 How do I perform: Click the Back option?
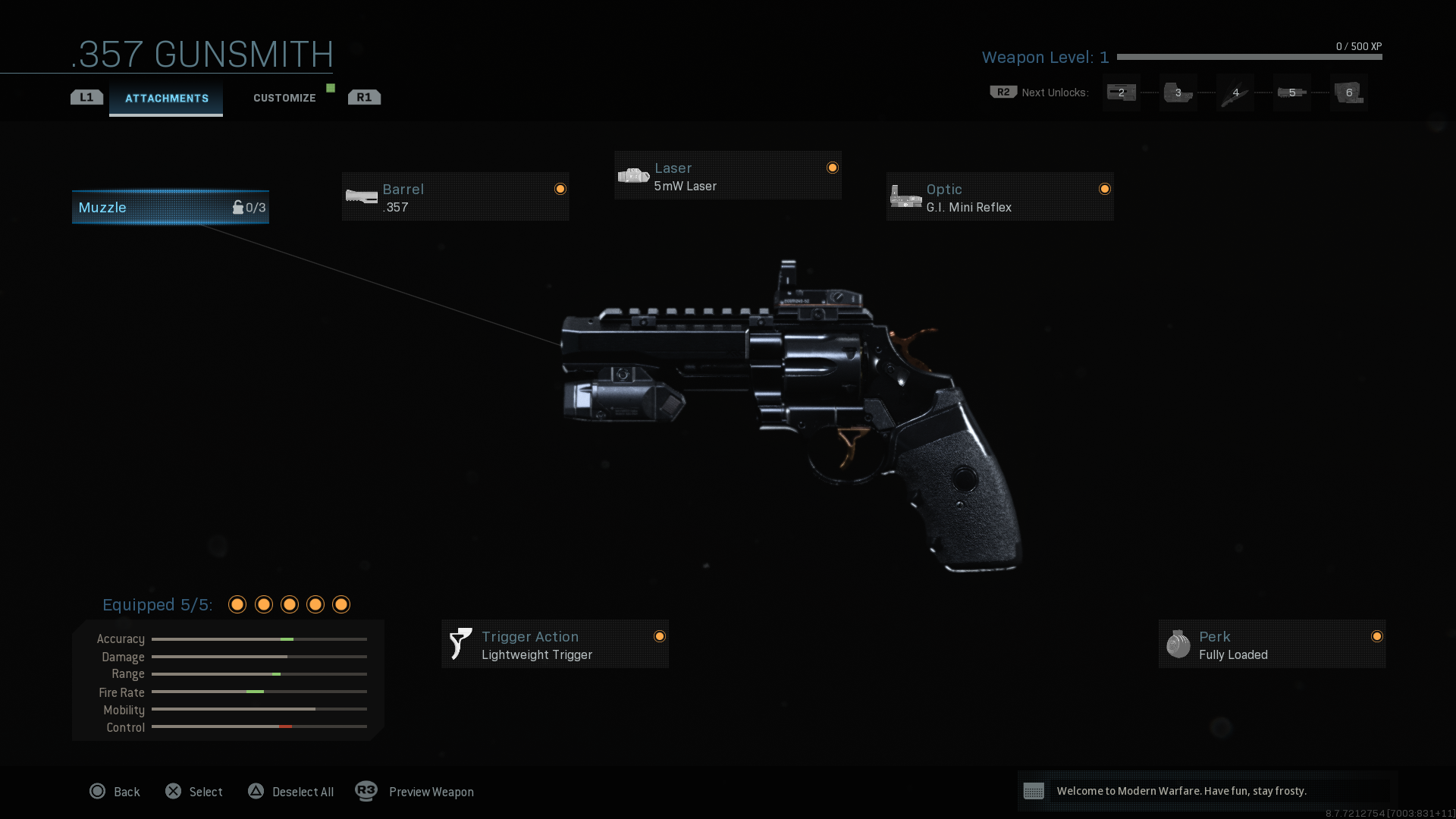115,792
